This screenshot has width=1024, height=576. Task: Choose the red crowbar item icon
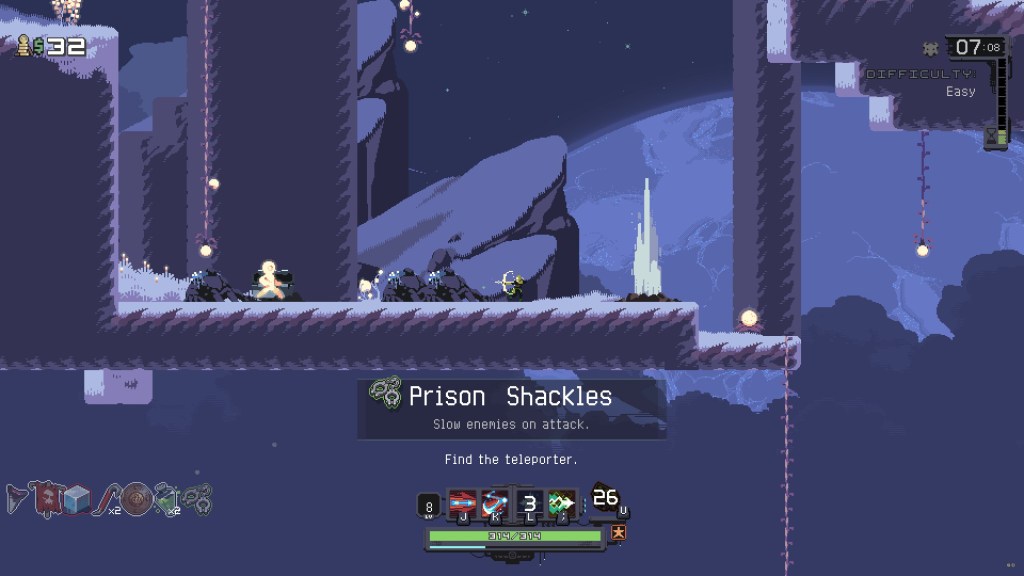[105, 497]
